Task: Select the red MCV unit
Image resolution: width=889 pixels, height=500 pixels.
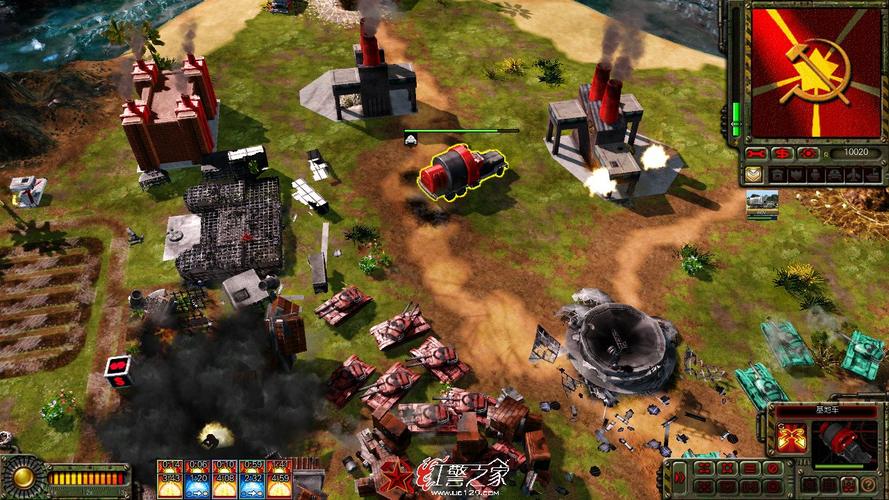Action: pyautogui.click(x=461, y=171)
